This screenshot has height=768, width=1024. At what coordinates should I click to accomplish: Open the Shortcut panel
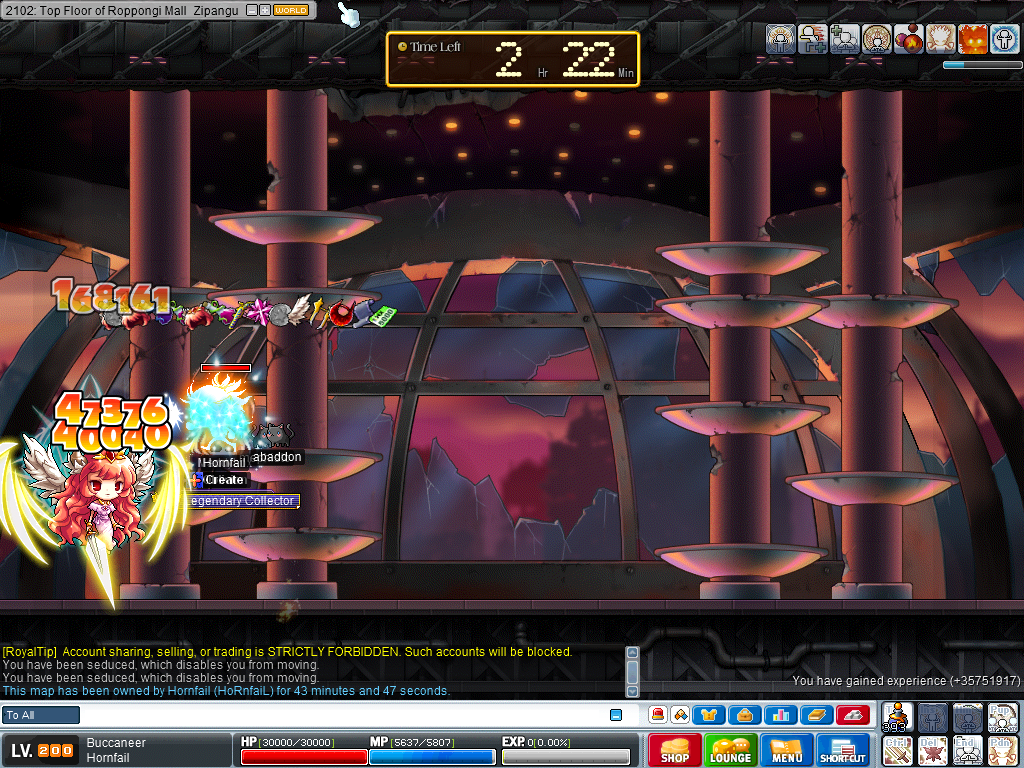click(x=843, y=750)
